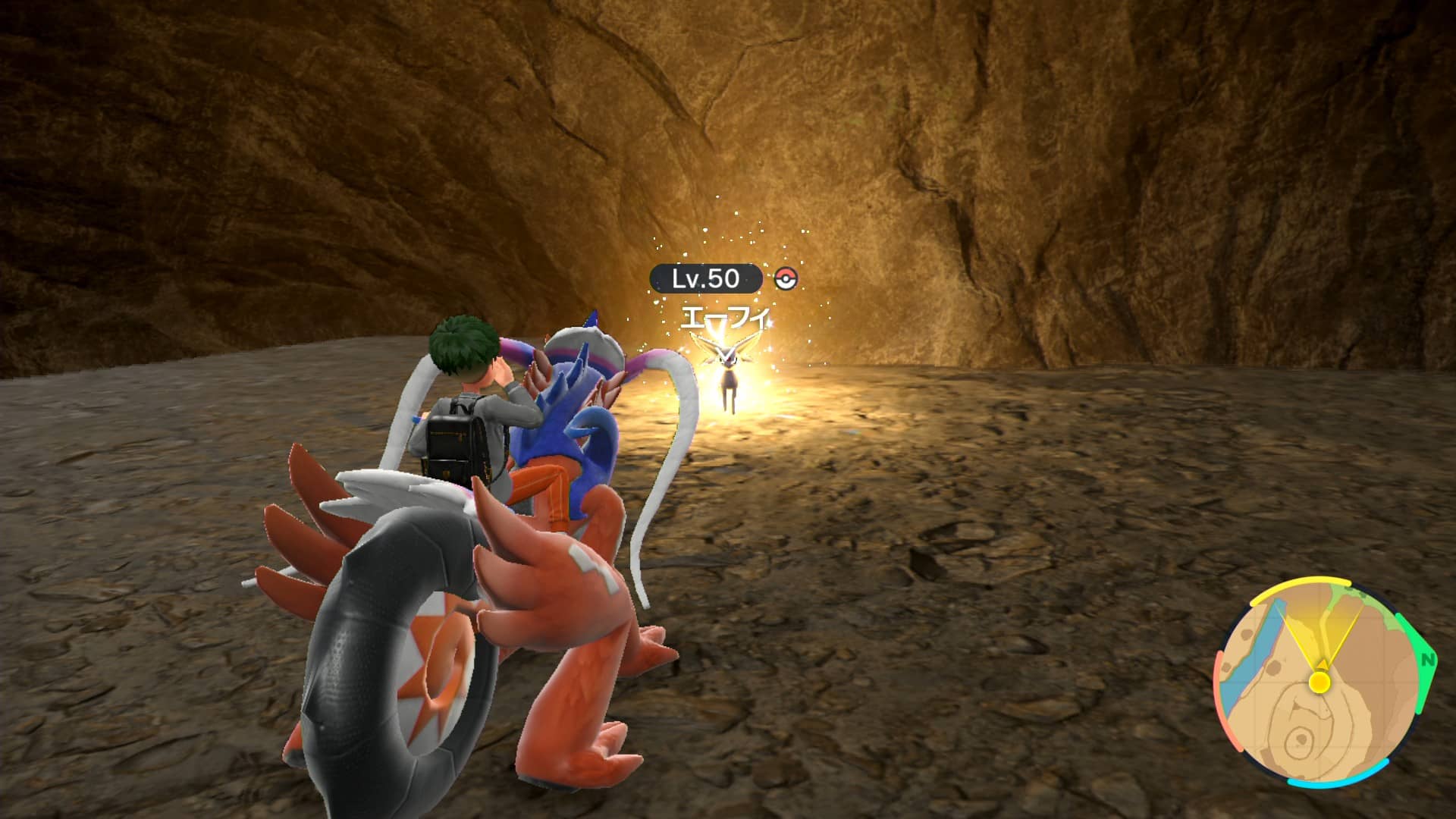This screenshot has height=819, width=1456.
Task: Click the Poké Ball caught indicator icon
Action: coord(786,279)
